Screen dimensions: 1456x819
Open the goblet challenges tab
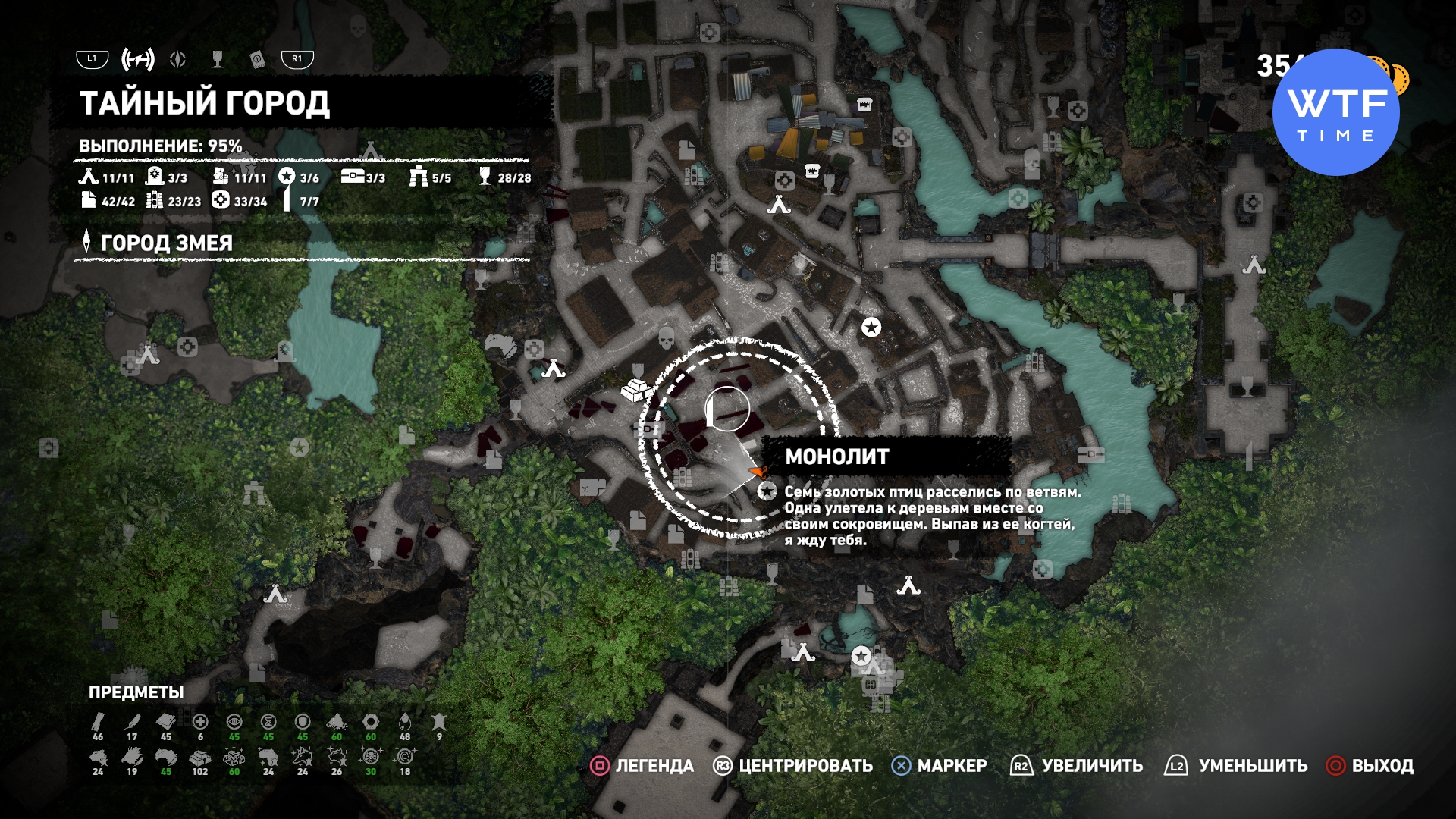click(x=218, y=59)
